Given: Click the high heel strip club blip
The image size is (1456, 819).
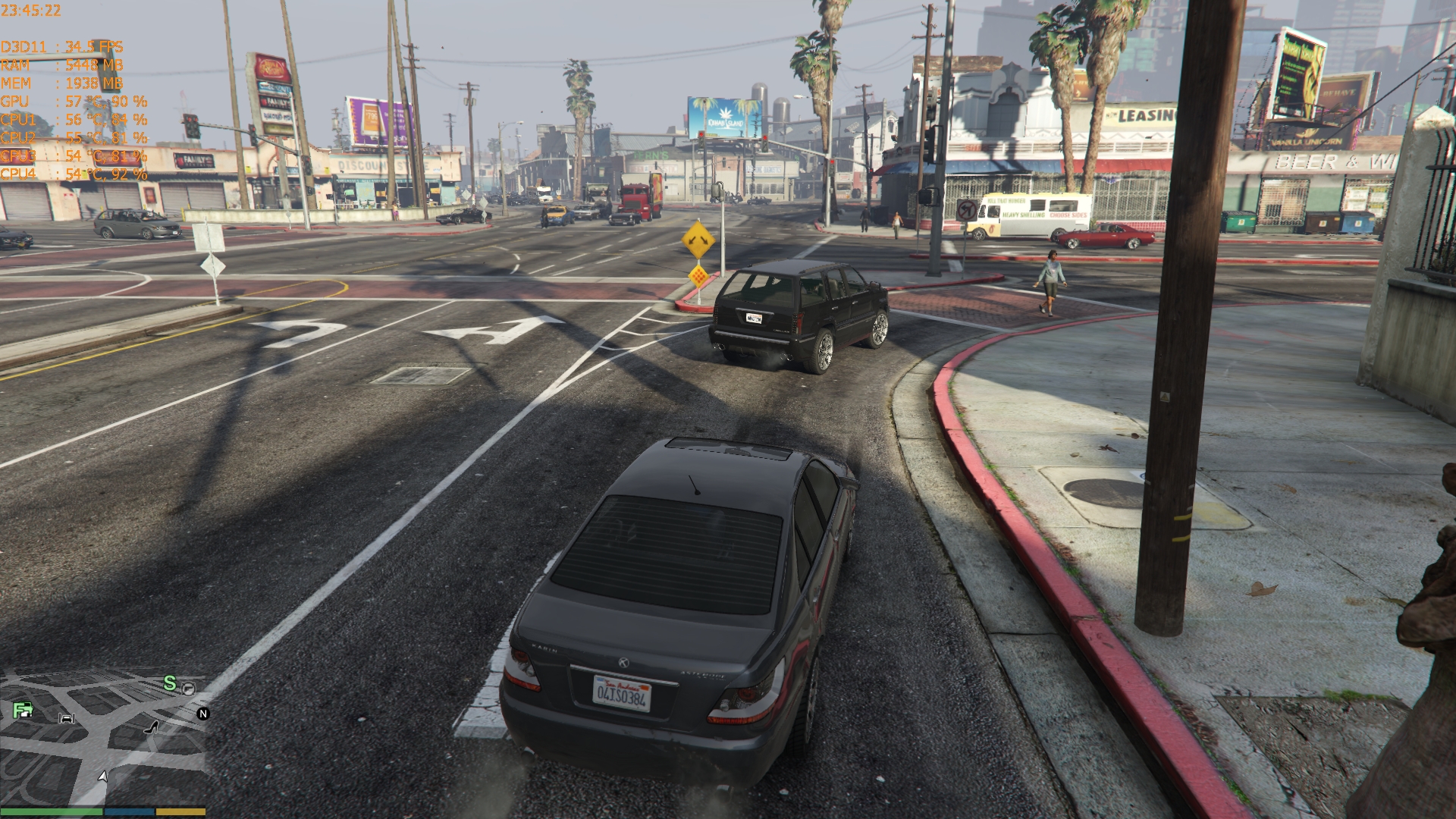Looking at the screenshot, I should tap(151, 728).
